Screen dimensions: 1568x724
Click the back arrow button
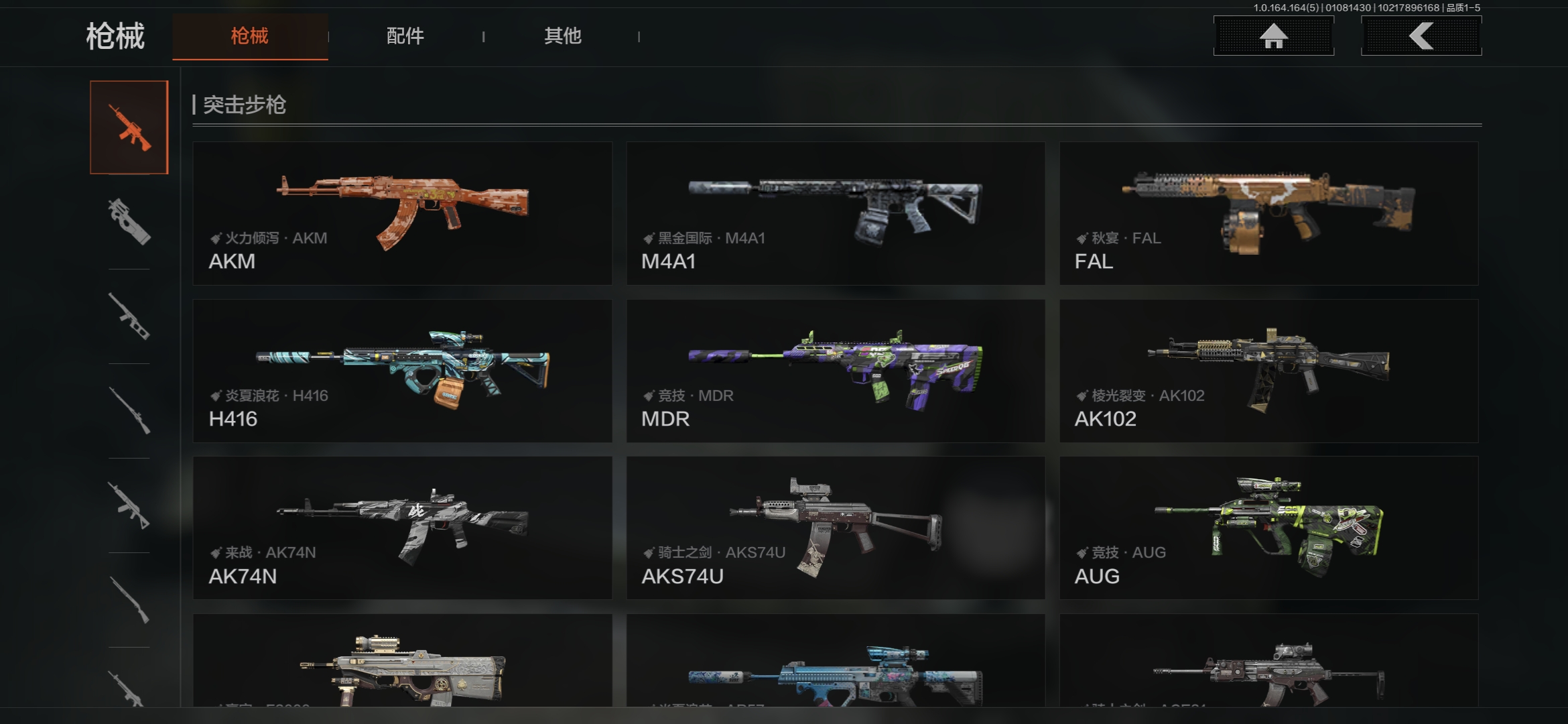[x=1421, y=36]
